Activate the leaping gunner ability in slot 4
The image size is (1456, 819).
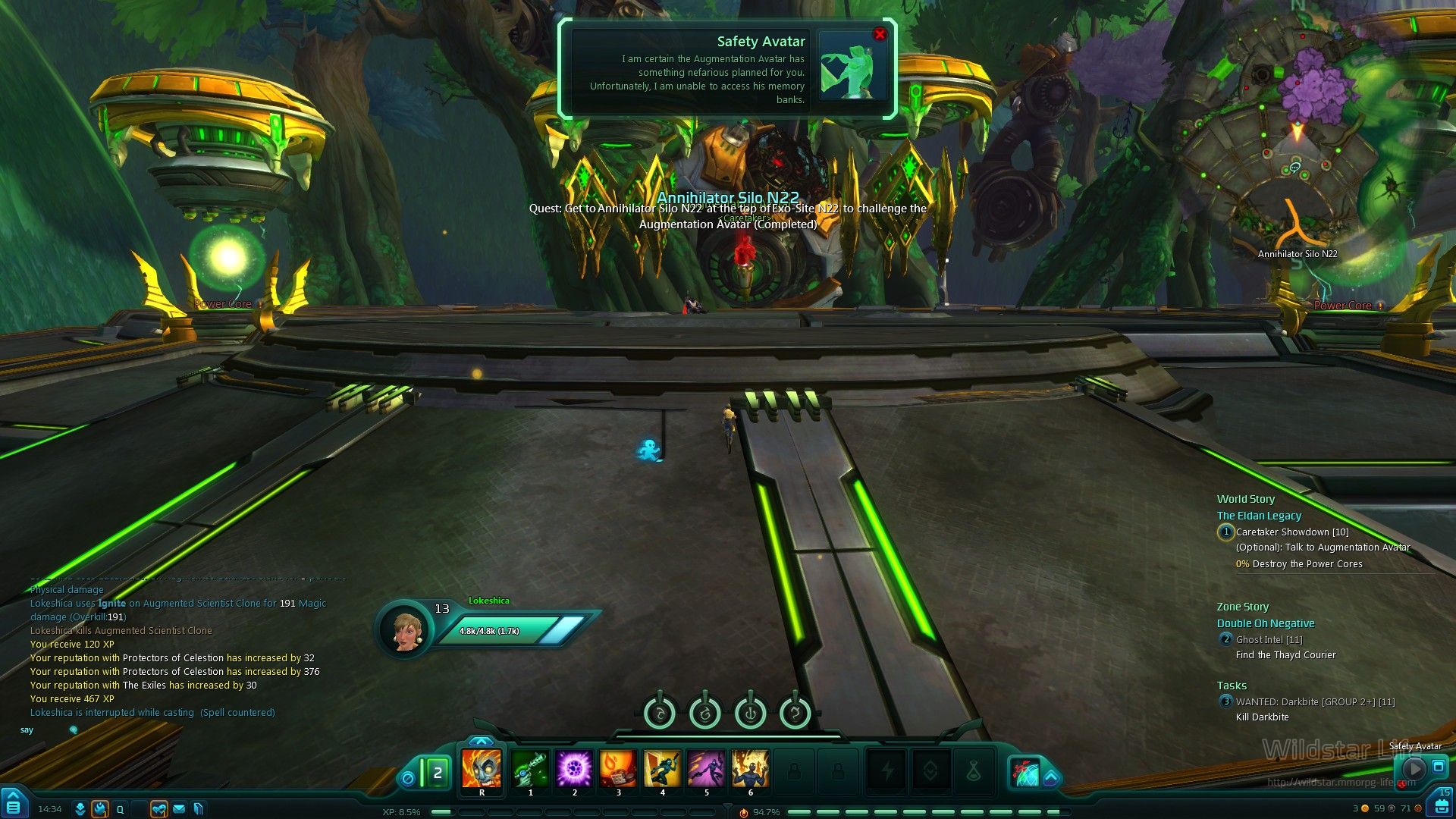(662, 769)
